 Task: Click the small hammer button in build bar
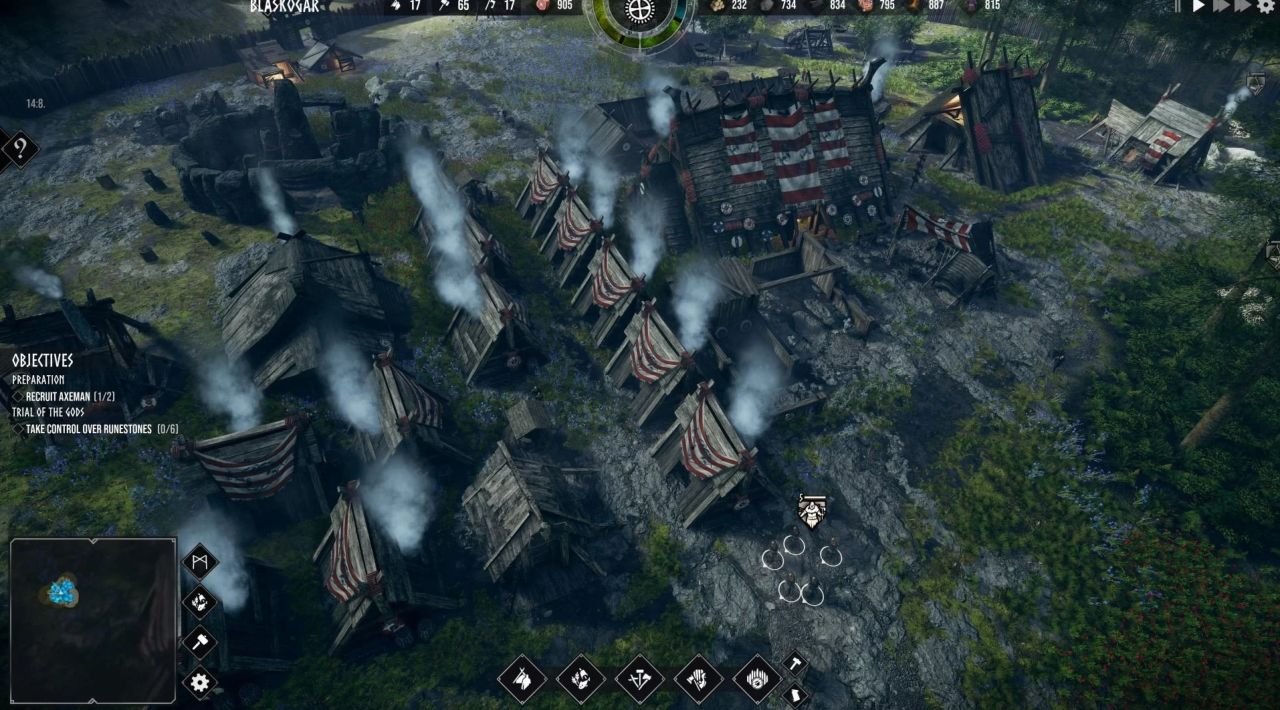793,662
